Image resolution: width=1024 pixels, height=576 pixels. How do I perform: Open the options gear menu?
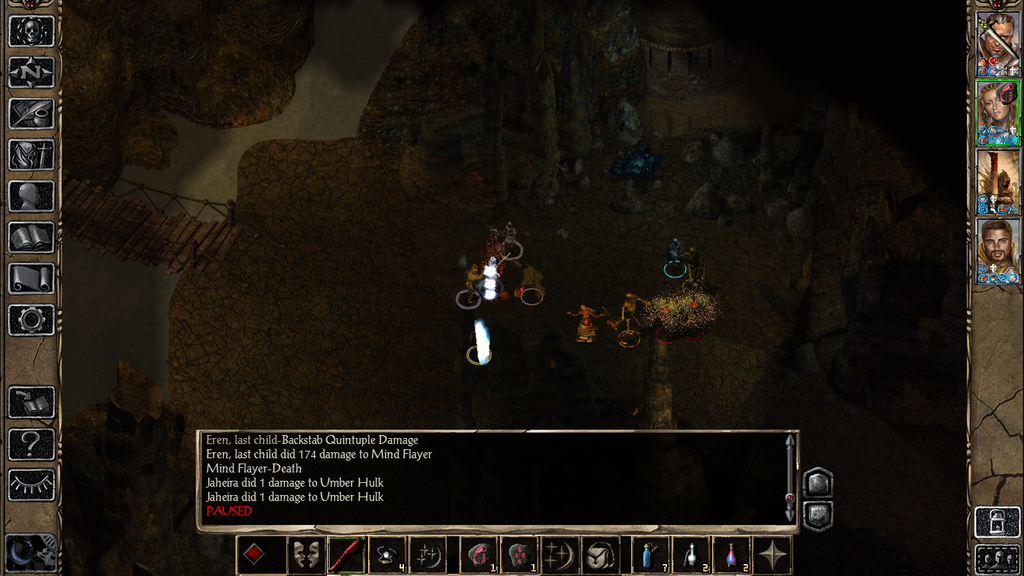(x=31, y=320)
